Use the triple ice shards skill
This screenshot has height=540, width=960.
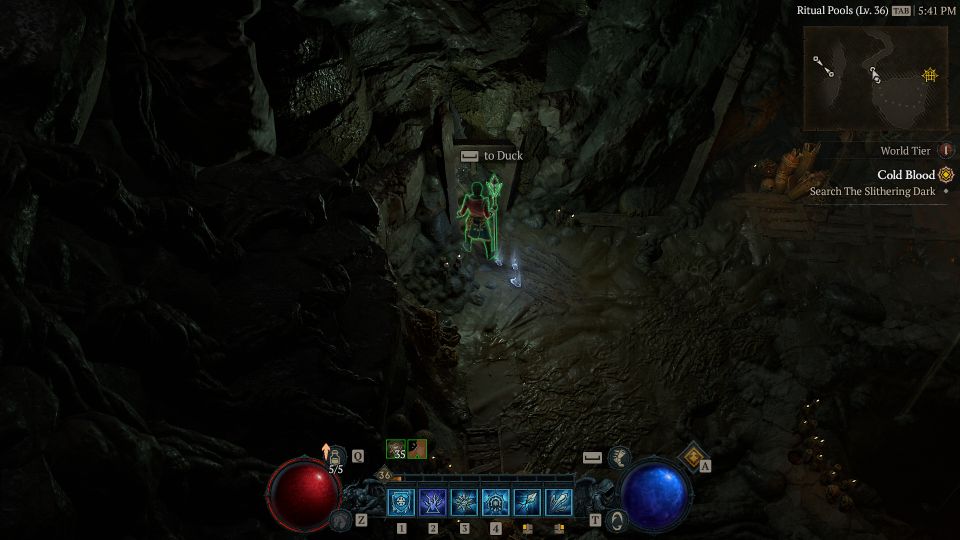point(558,503)
